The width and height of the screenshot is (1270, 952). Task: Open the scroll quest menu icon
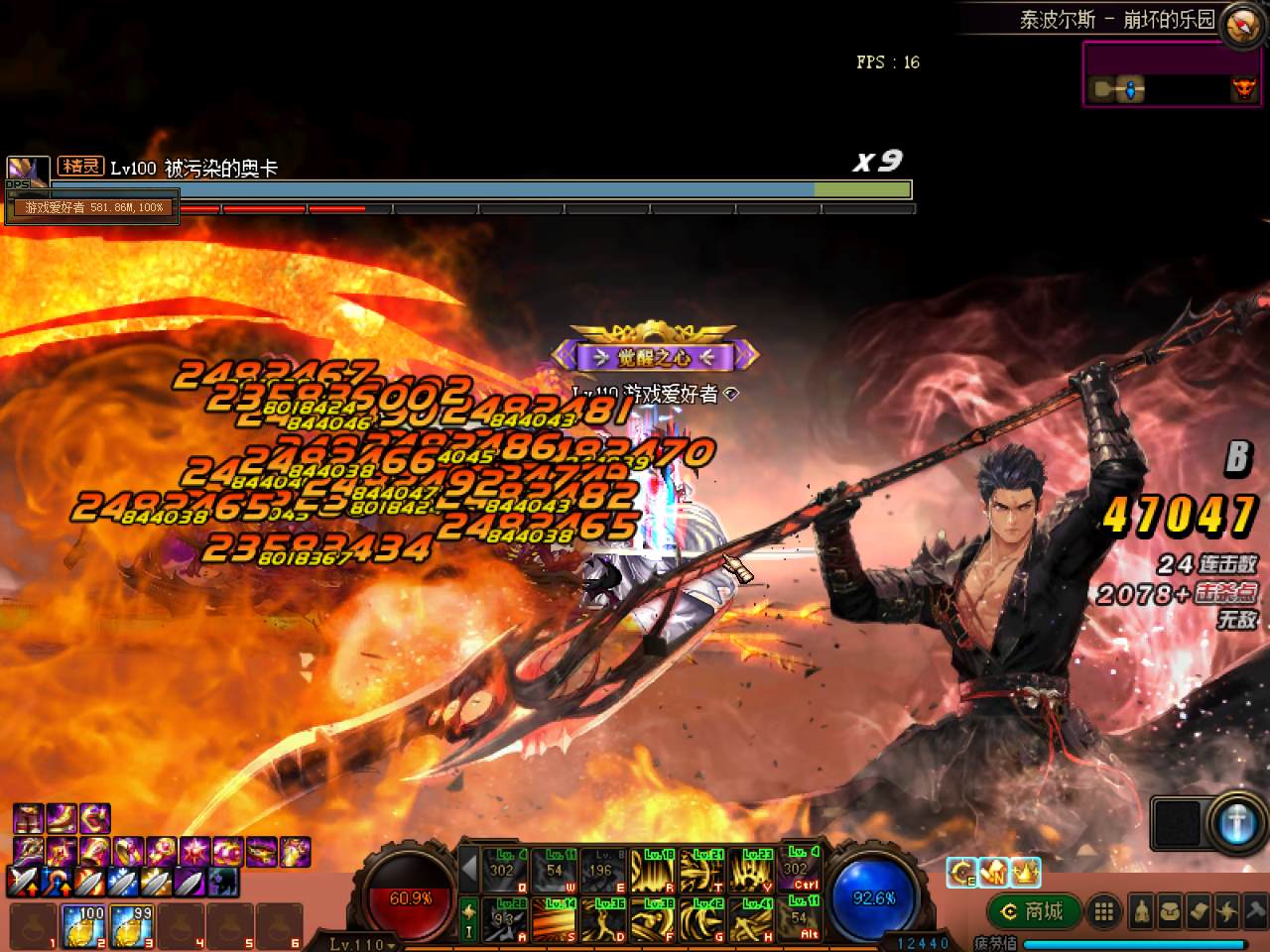coord(1199,911)
